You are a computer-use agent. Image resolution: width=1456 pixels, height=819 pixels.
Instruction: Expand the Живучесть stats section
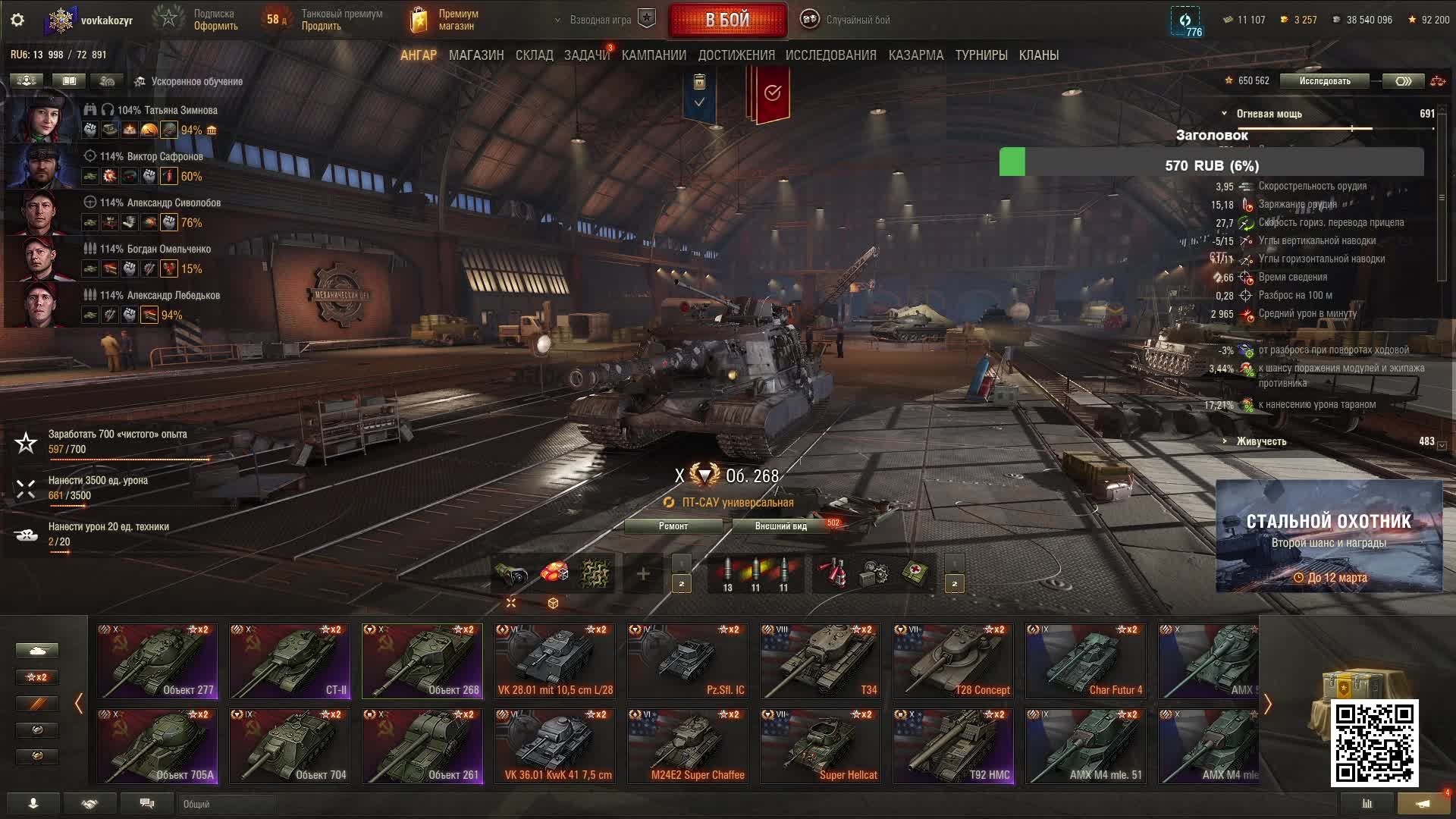point(1260,441)
